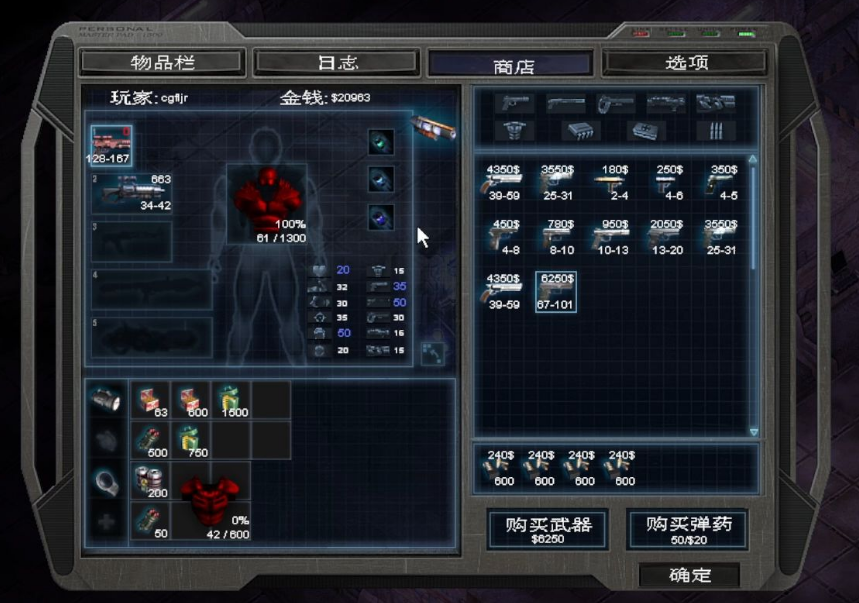Screen dimensions: 859x603
Task: Show the shotgun weapon category
Action: [566, 103]
